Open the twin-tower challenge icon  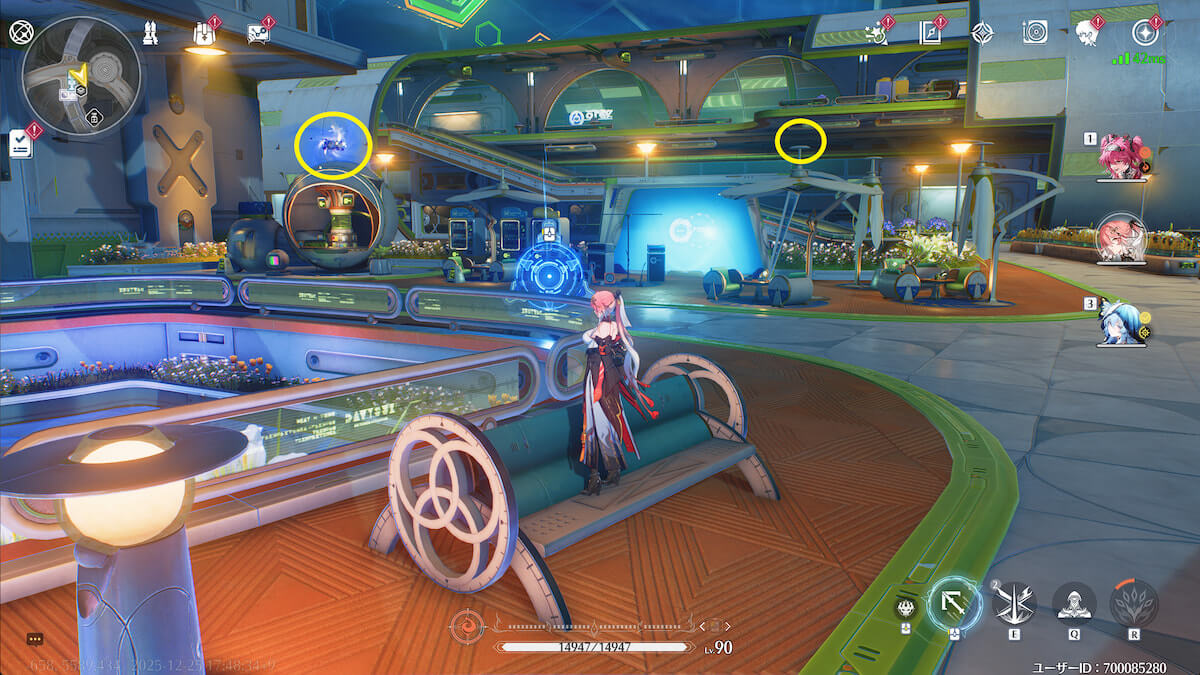click(149, 33)
